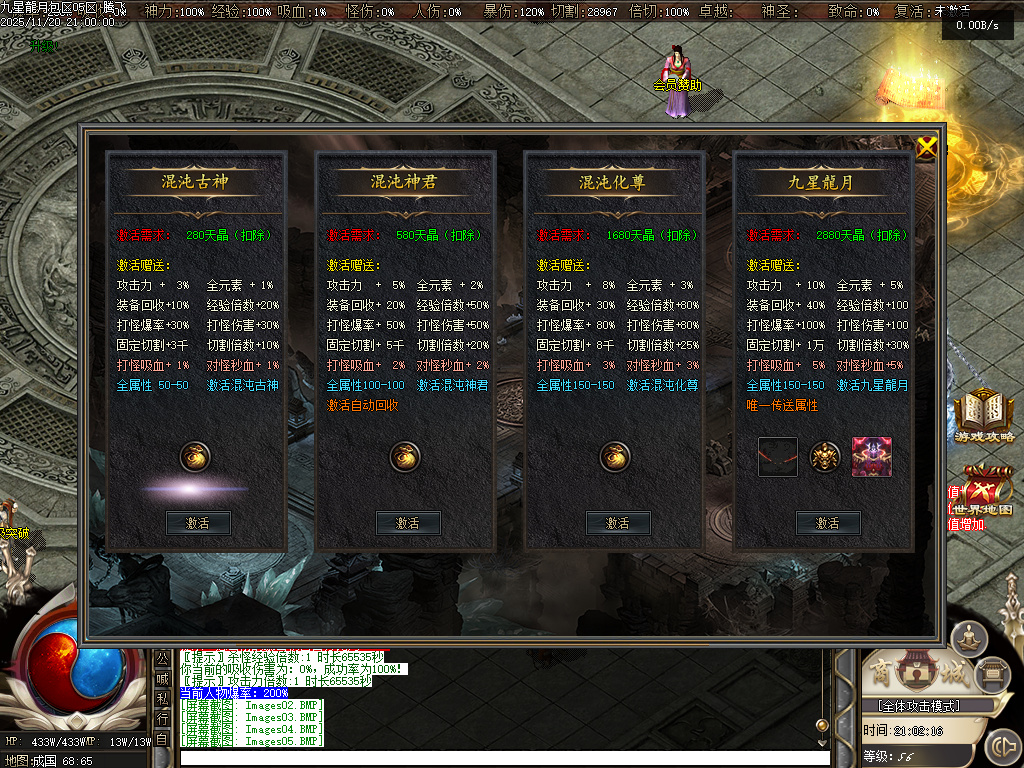Toggle the sound speaker icon
This screenshot has height=768, width=1024.
tap(1002, 747)
